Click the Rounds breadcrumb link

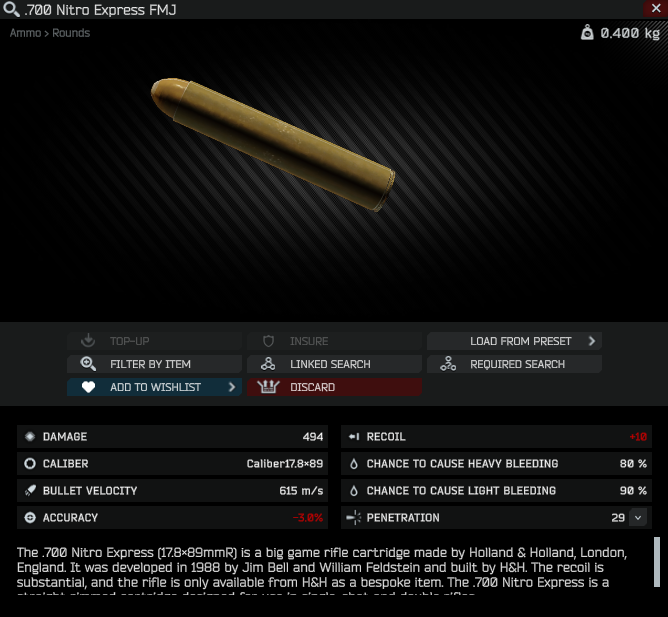(71, 33)
